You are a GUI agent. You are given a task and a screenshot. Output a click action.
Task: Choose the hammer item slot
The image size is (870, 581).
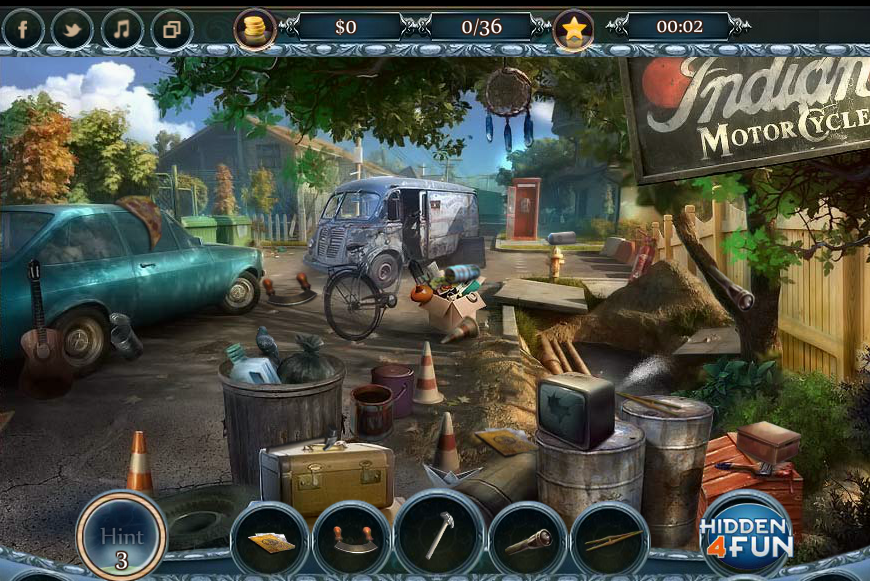point(439,535)
